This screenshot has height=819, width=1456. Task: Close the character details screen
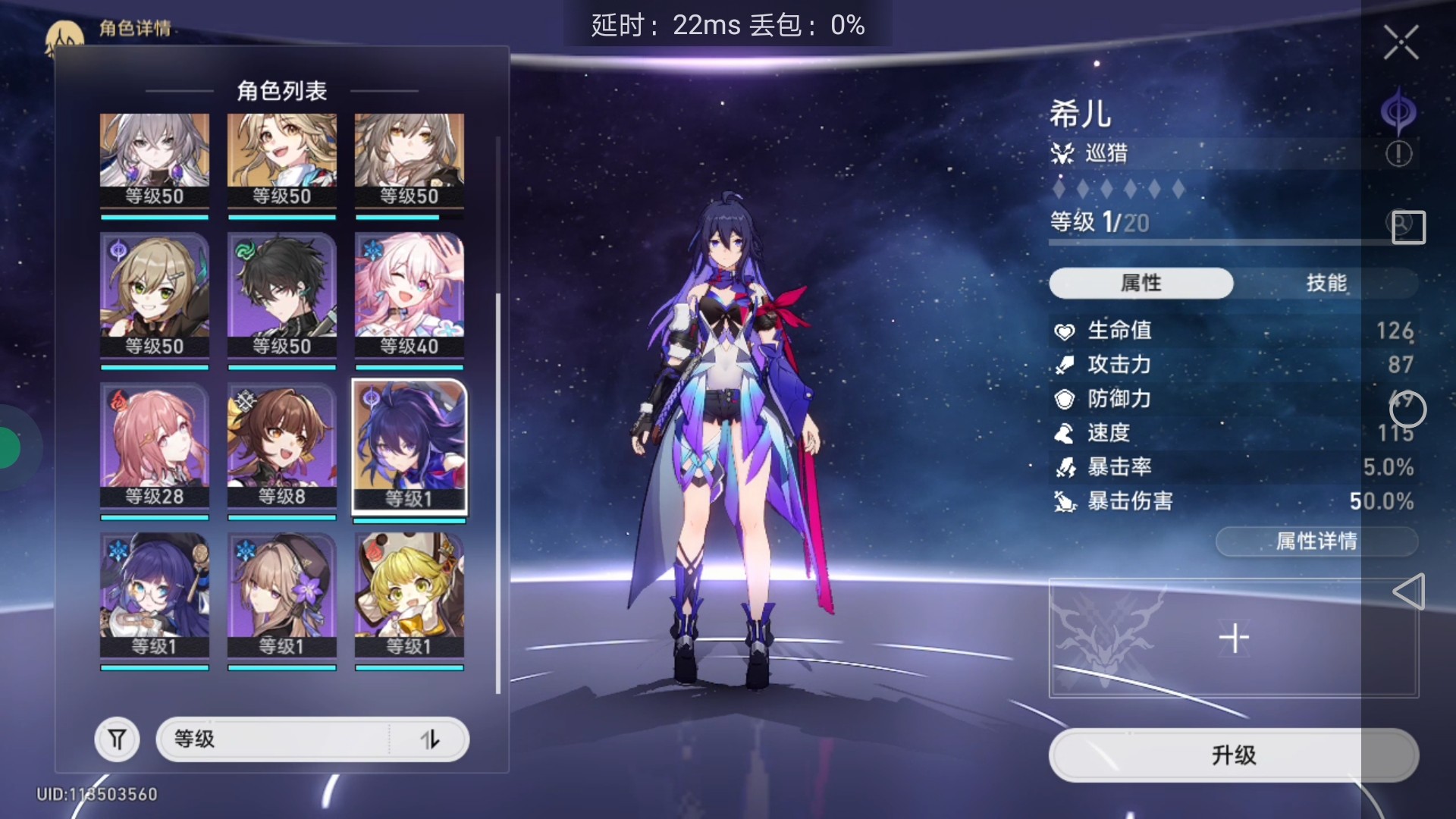tap(1400, 42)
